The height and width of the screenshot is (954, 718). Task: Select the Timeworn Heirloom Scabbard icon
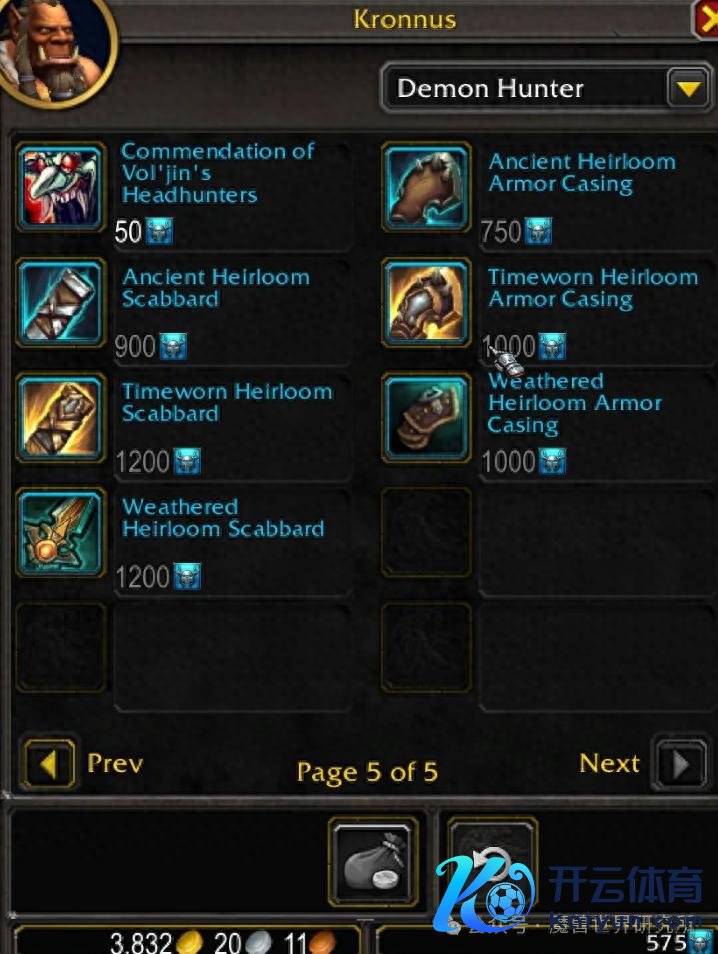(x=61, y=417)
